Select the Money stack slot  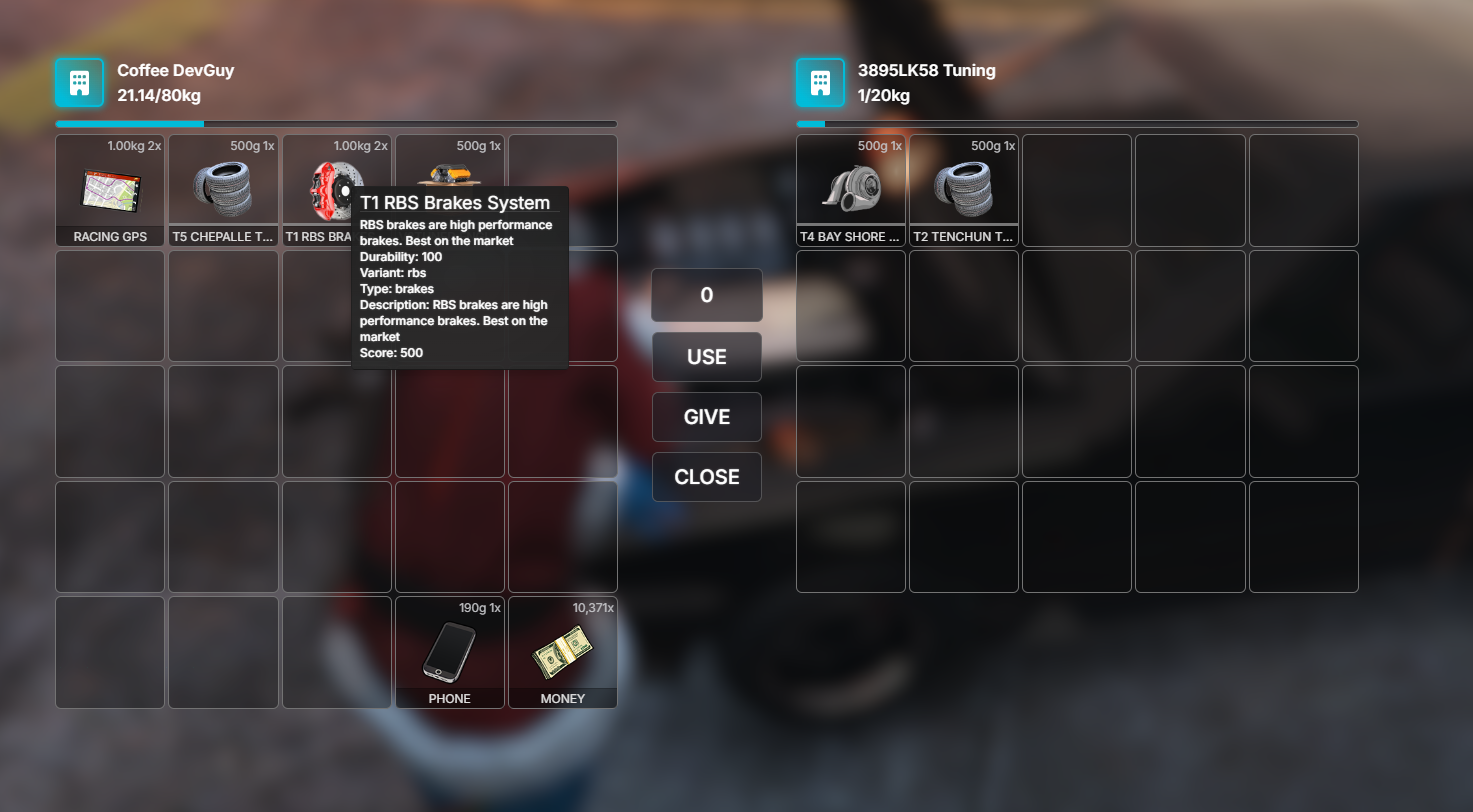[563, 652]
